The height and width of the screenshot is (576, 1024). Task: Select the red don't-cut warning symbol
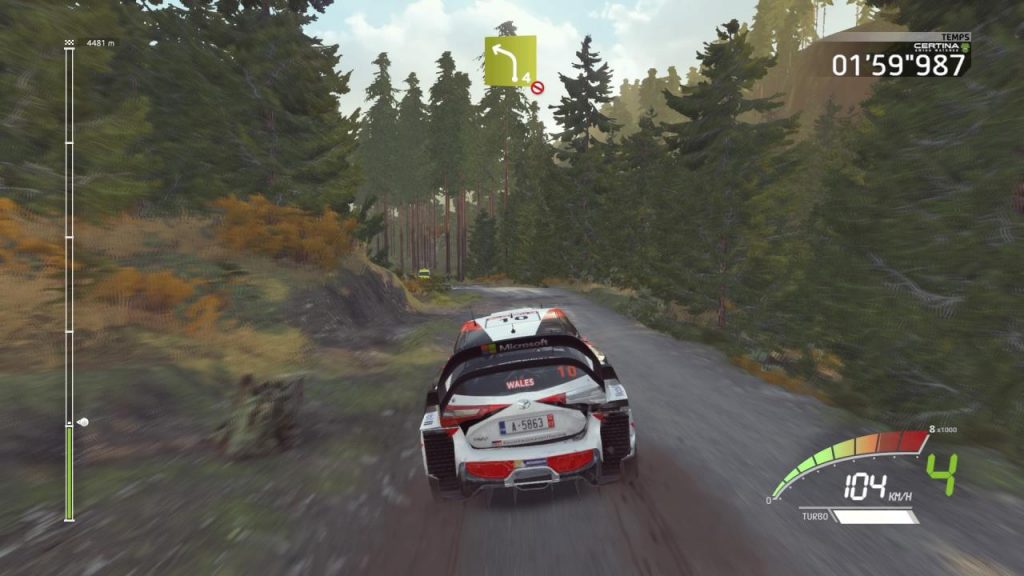[x=538, y=87]
